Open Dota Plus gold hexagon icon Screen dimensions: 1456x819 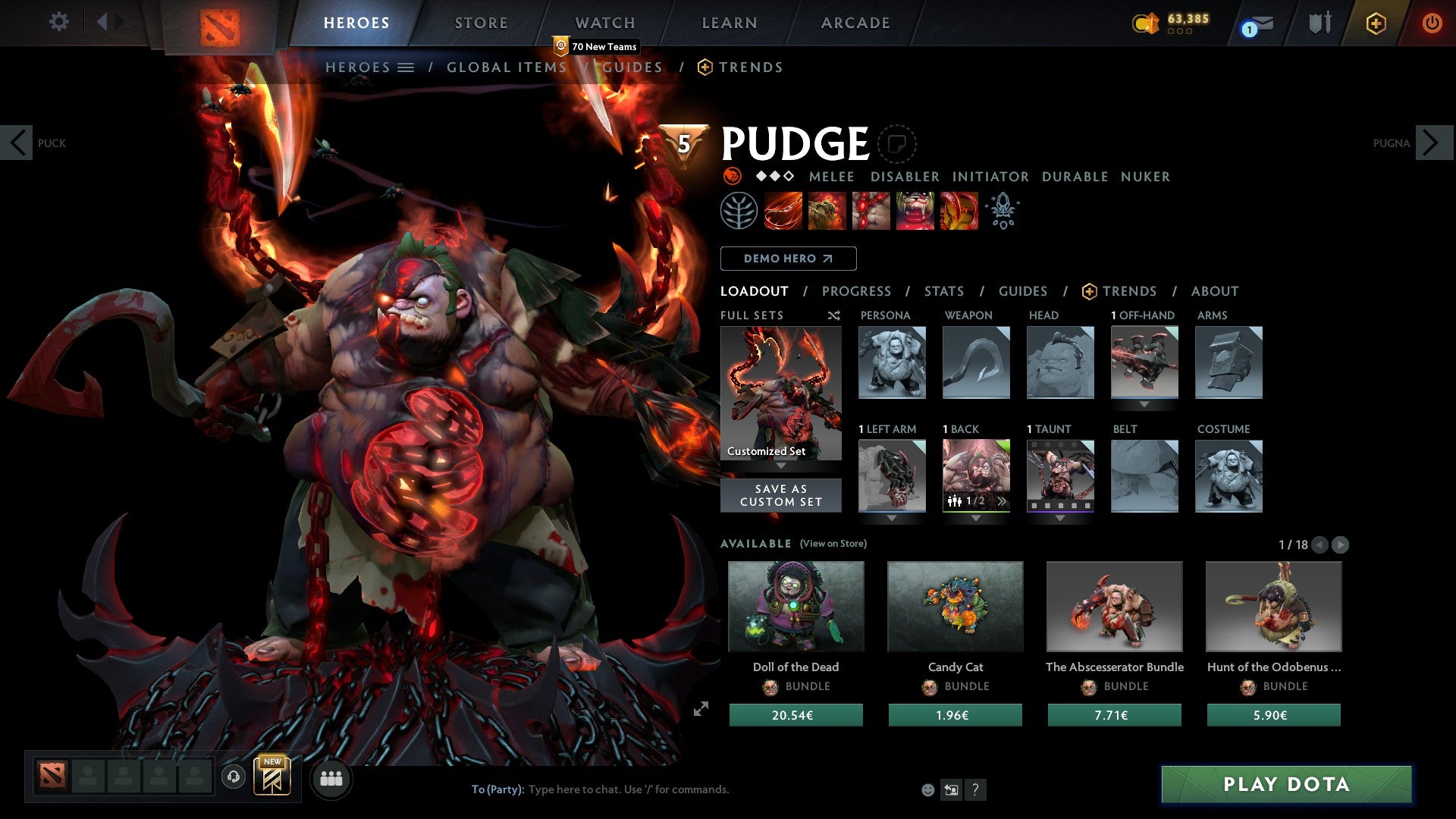[x=1376, y=23]
